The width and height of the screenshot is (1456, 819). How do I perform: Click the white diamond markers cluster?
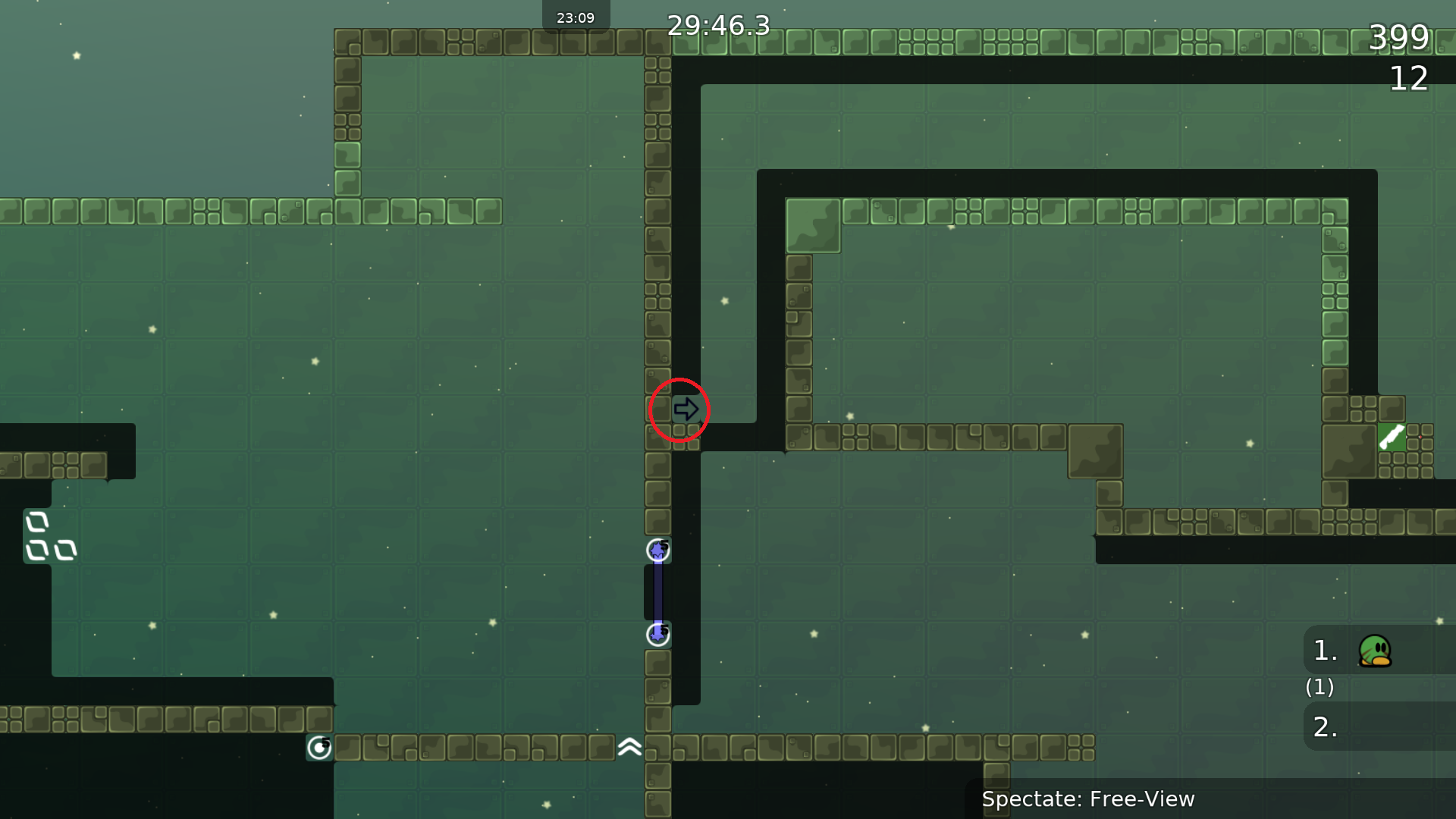pos(49,536)
